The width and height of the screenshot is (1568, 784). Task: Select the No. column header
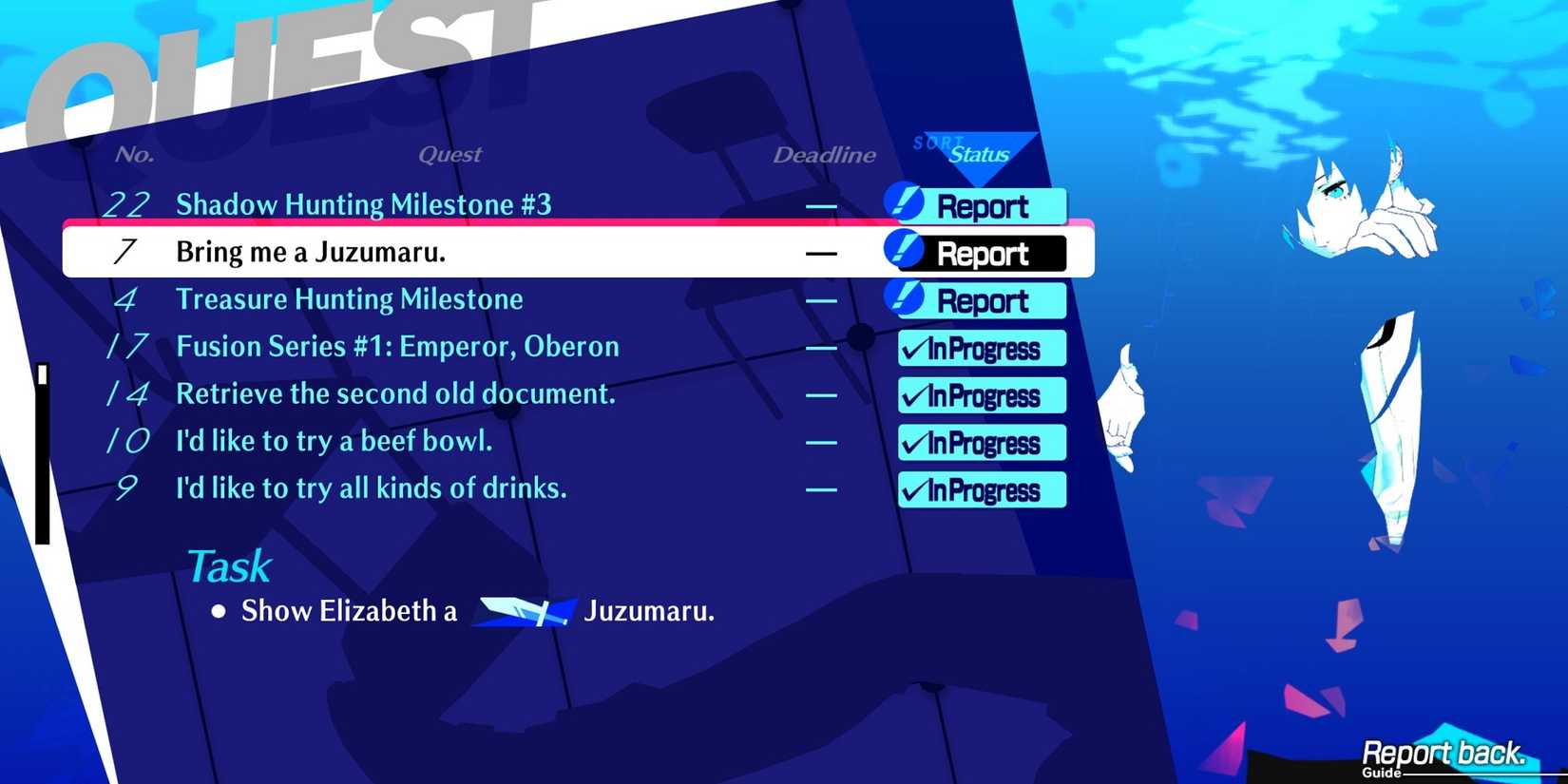(x=135, y=153)
